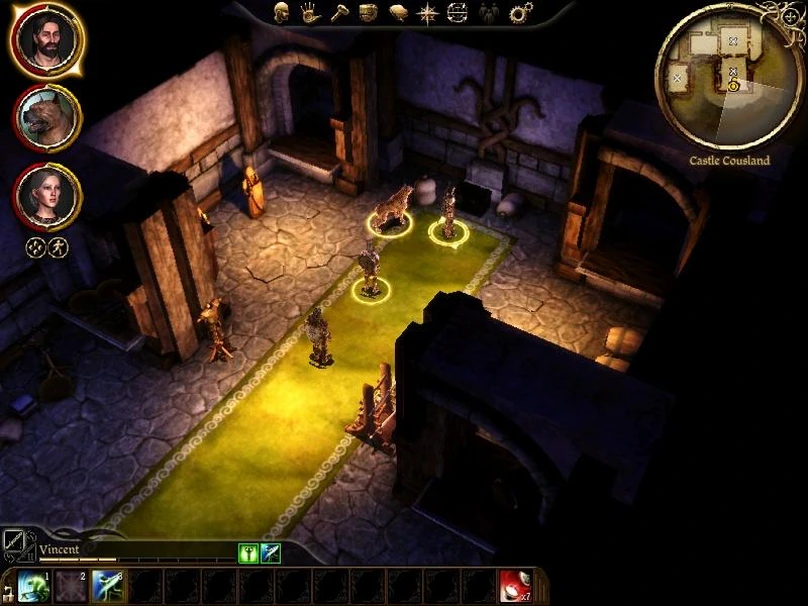Image resolution: width=808 pixels, height=606 pixels.
Task: Use the red health poultice slot
Action: click(515, 586)
